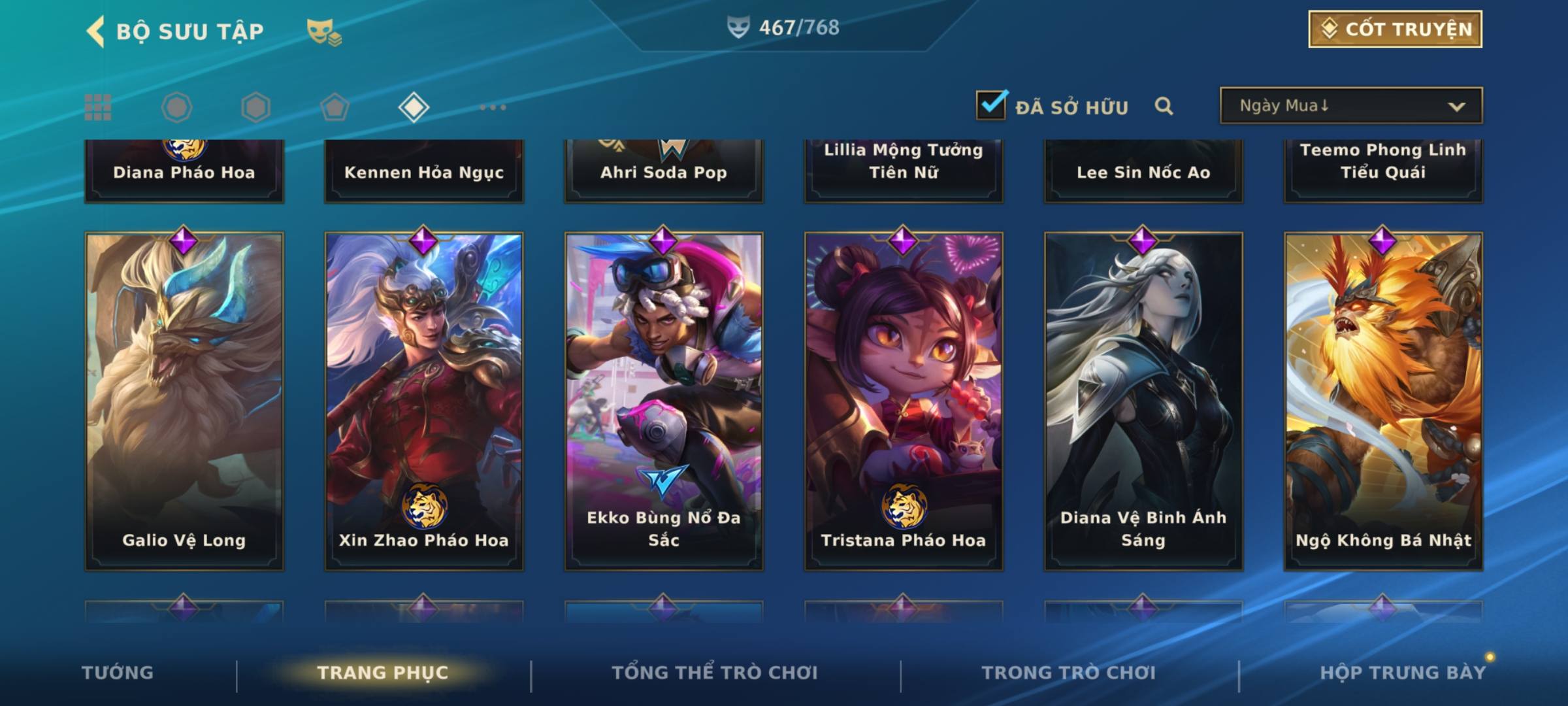
Task: Select the Galio Vệ Long skin
Action: (184, 401)
